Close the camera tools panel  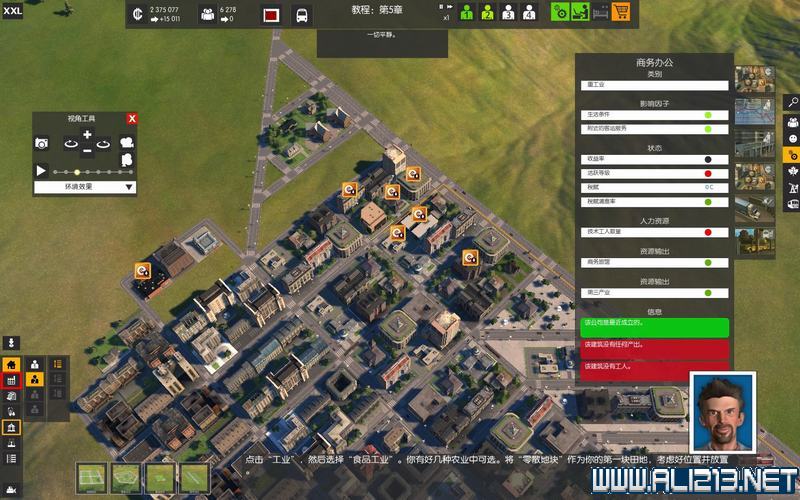[x=132, y=119]
